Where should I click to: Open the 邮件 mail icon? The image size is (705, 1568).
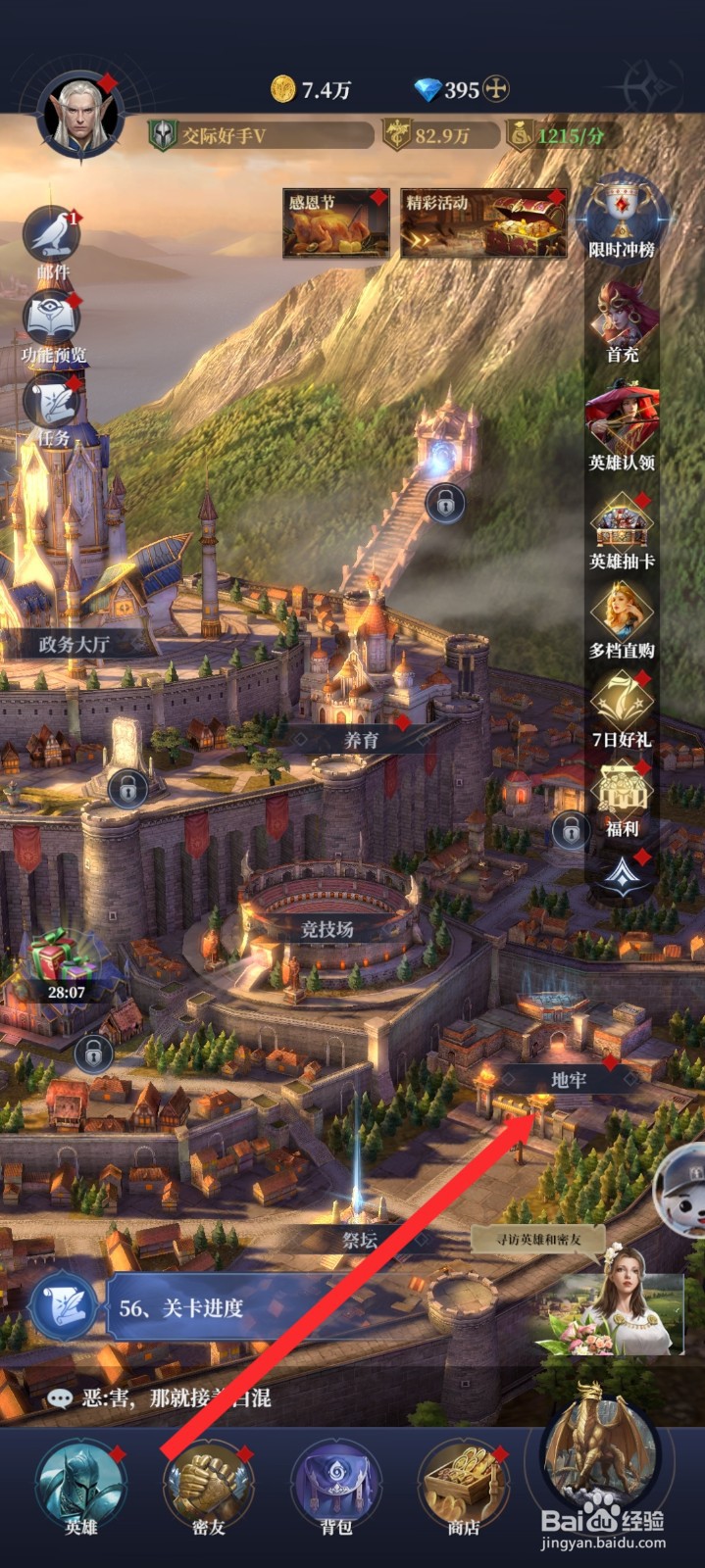52,236
